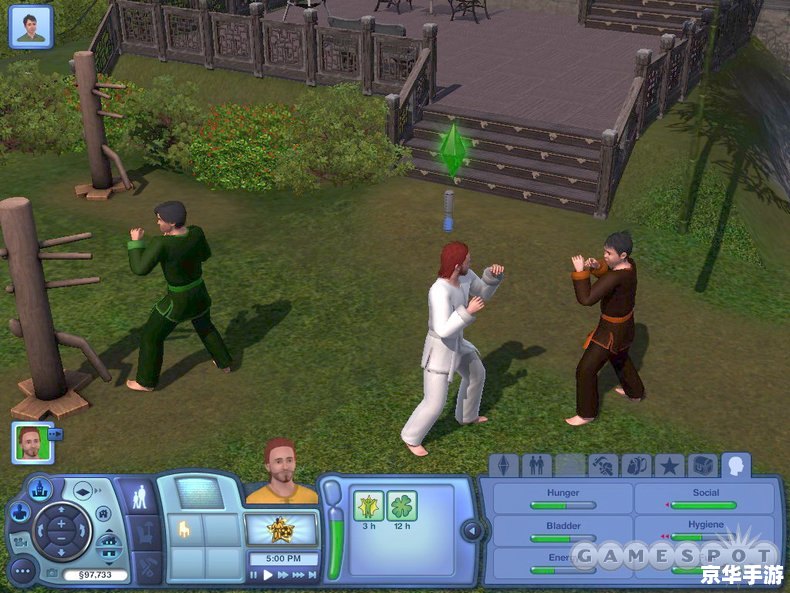
Task: Open the current action chair icon in queue
Action: click(x=184, y=531)
